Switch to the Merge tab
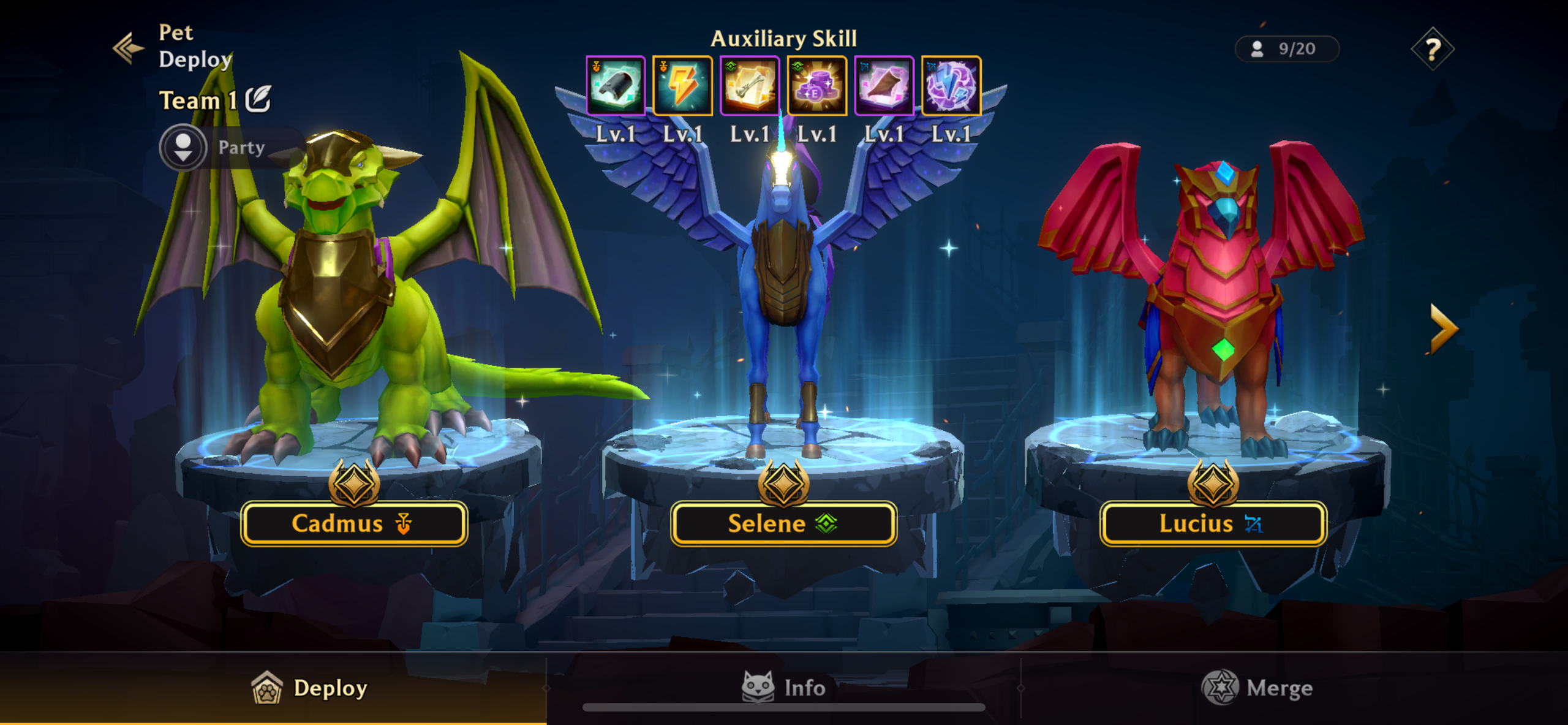This screenshot has height=725, width=1568. tap(1257, 688)
